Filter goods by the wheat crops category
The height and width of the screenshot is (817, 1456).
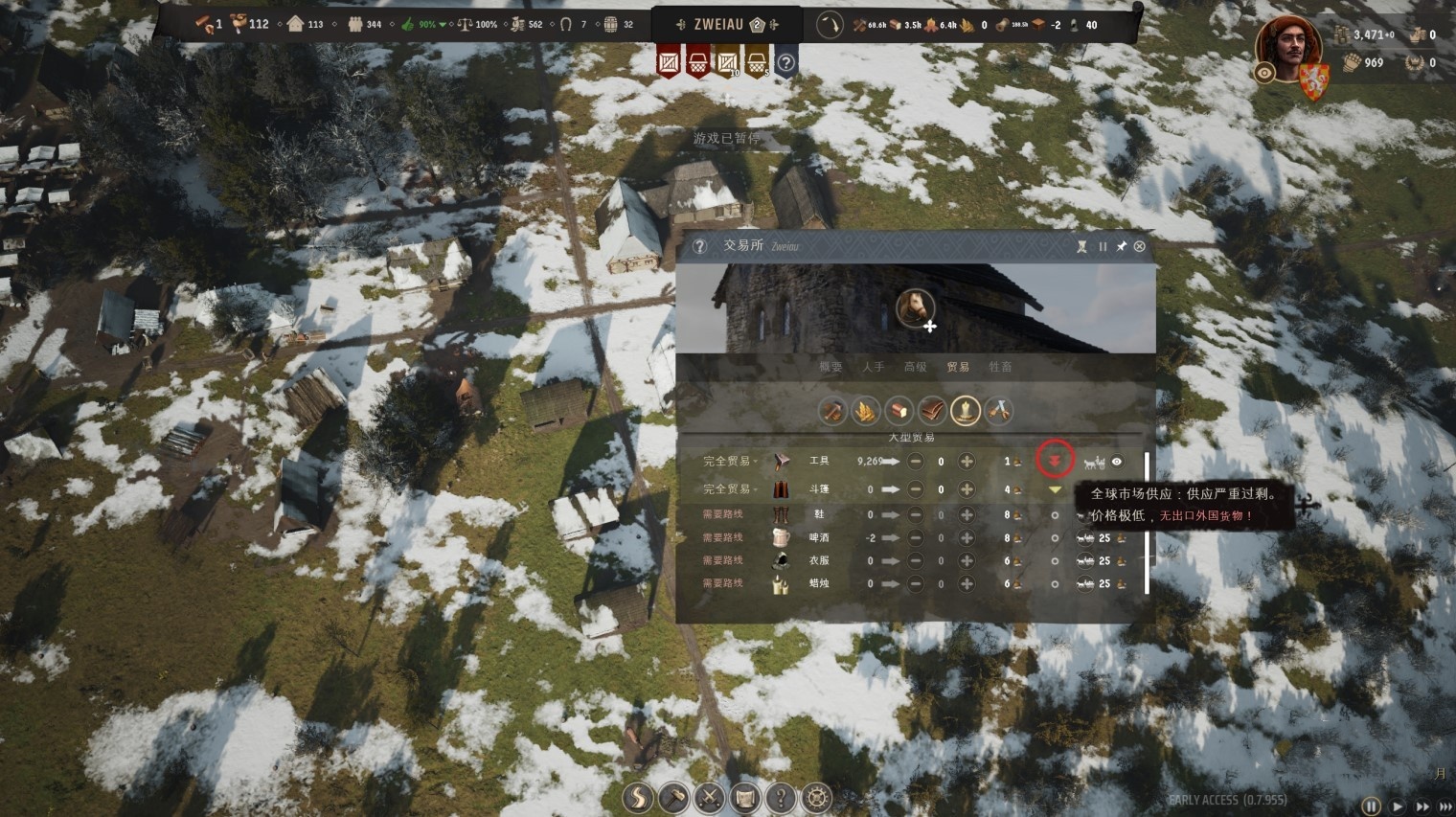point(865,411)
